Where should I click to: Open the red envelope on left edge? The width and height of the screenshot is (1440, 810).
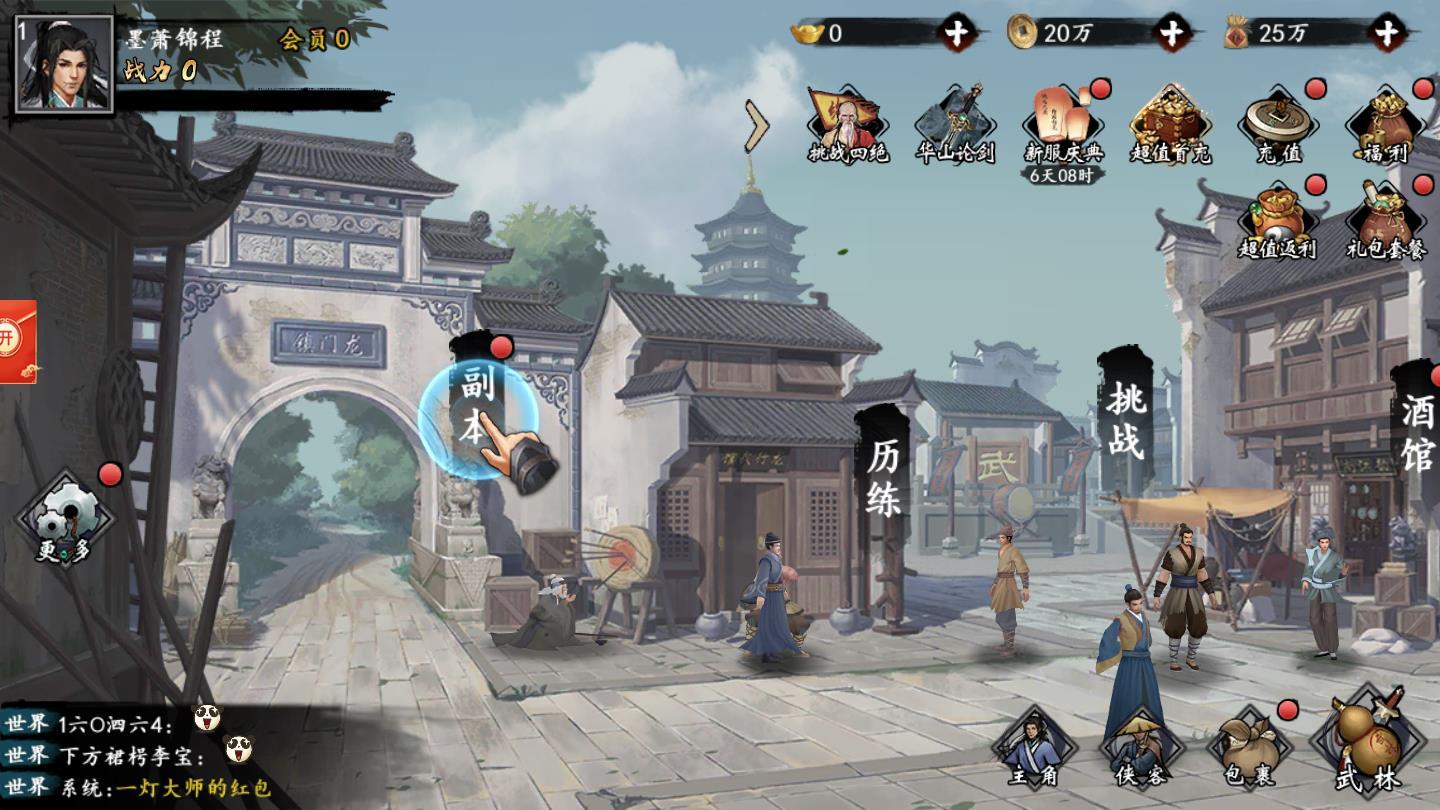(16, 340)
